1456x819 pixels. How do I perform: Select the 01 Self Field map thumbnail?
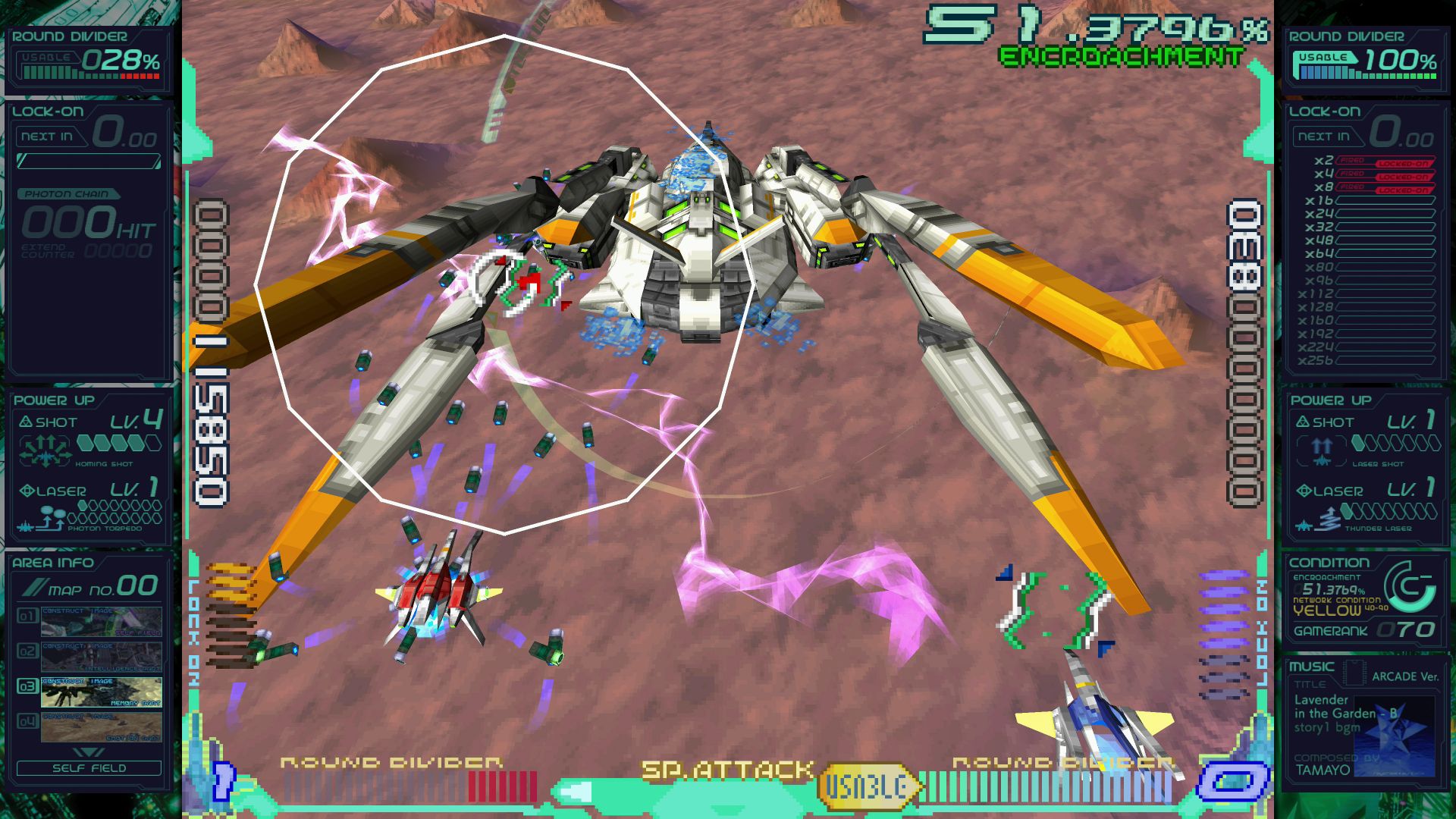pyautogui.click(x=101, y=621)
